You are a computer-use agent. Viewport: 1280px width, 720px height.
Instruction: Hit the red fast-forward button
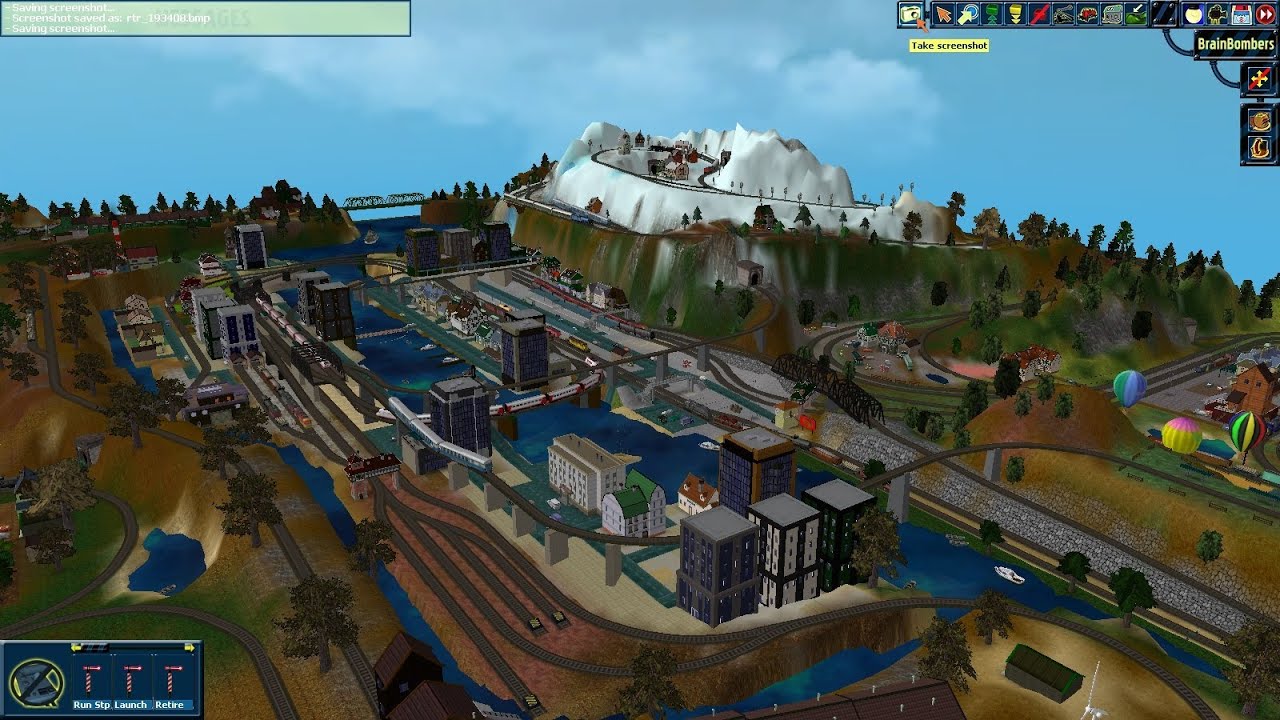[1265, 14]
